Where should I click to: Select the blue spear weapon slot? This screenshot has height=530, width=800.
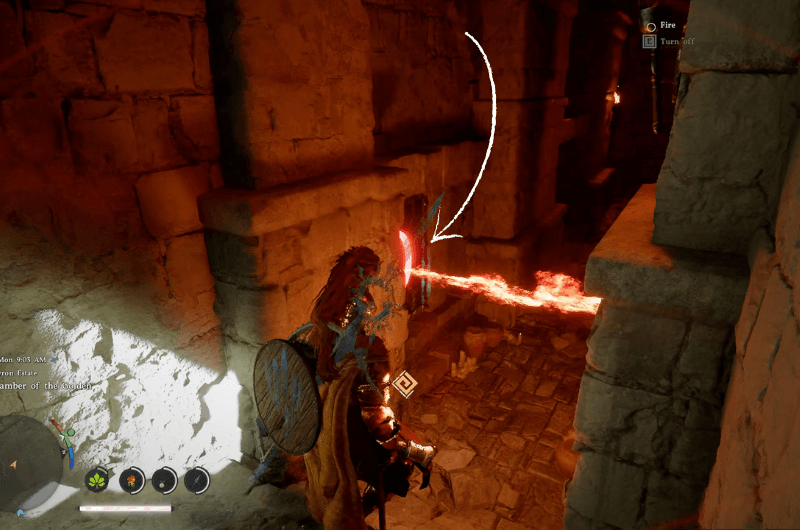pyautogui.click(x=197, y=479)
